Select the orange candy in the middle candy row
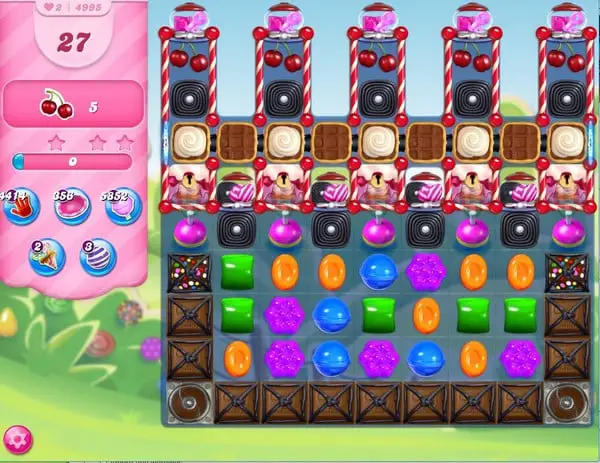The image size is (600, 463). [x=426, y=315]
